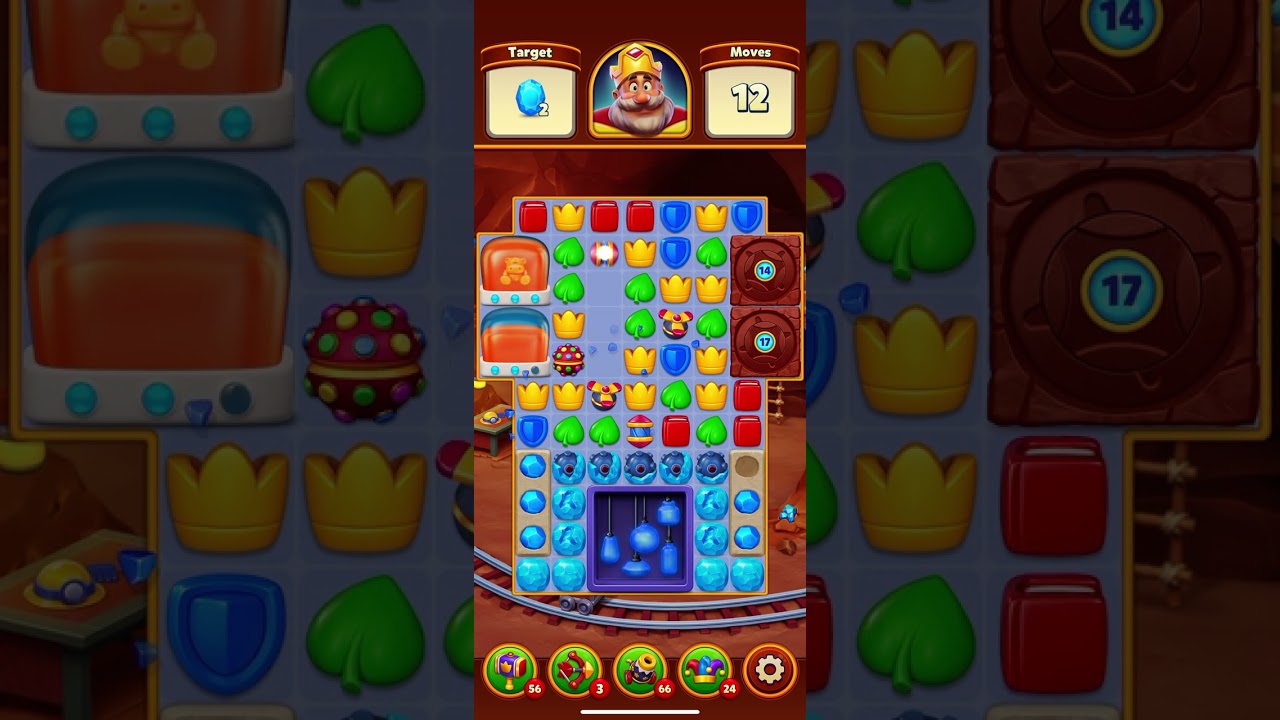Screen dimensions: 1280x720
Task: Tap the Target panel header
Action: point(531,53)
